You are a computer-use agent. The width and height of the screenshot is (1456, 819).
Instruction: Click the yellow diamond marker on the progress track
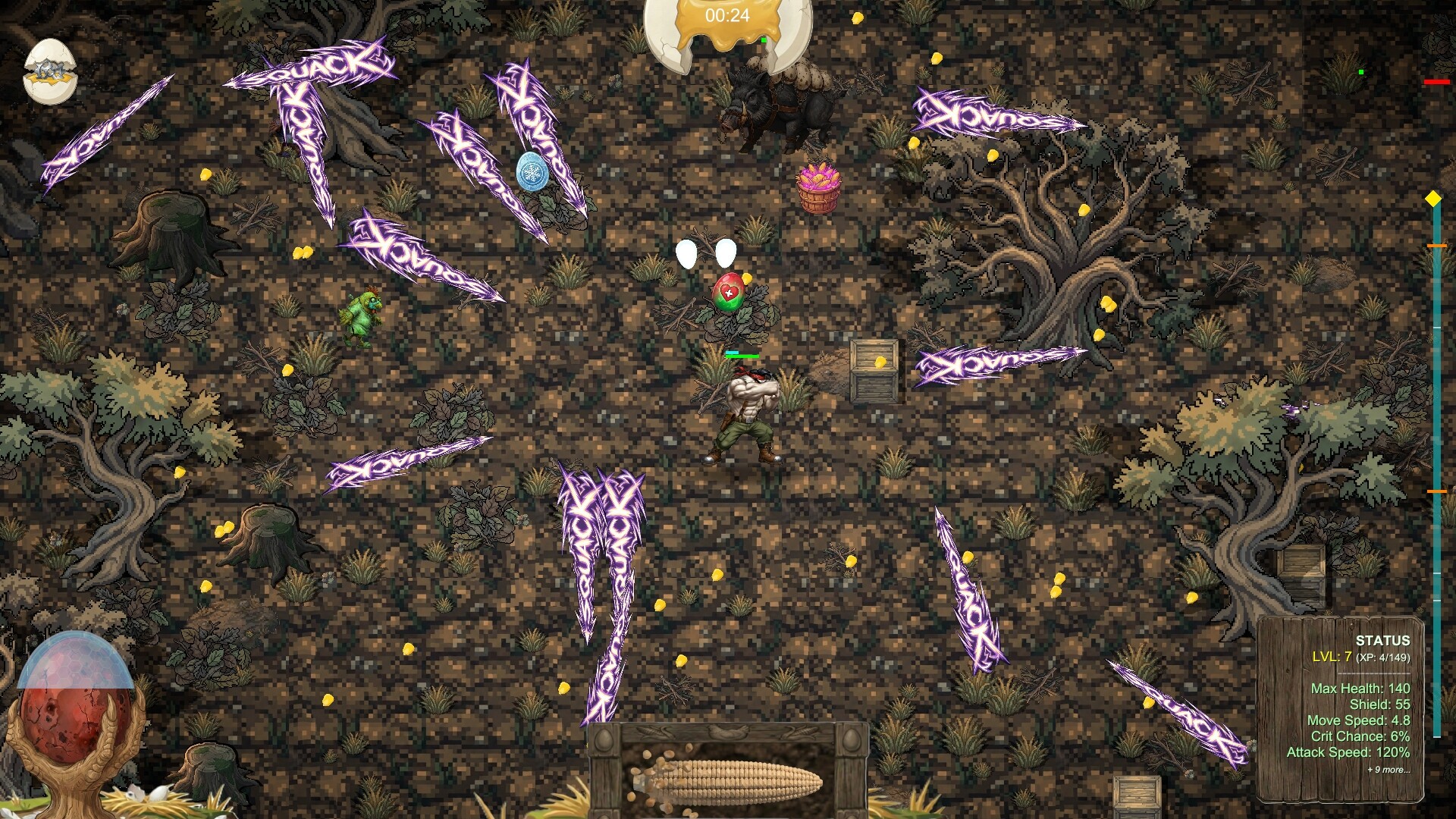pyautogui.click(x=1432, y=197)
